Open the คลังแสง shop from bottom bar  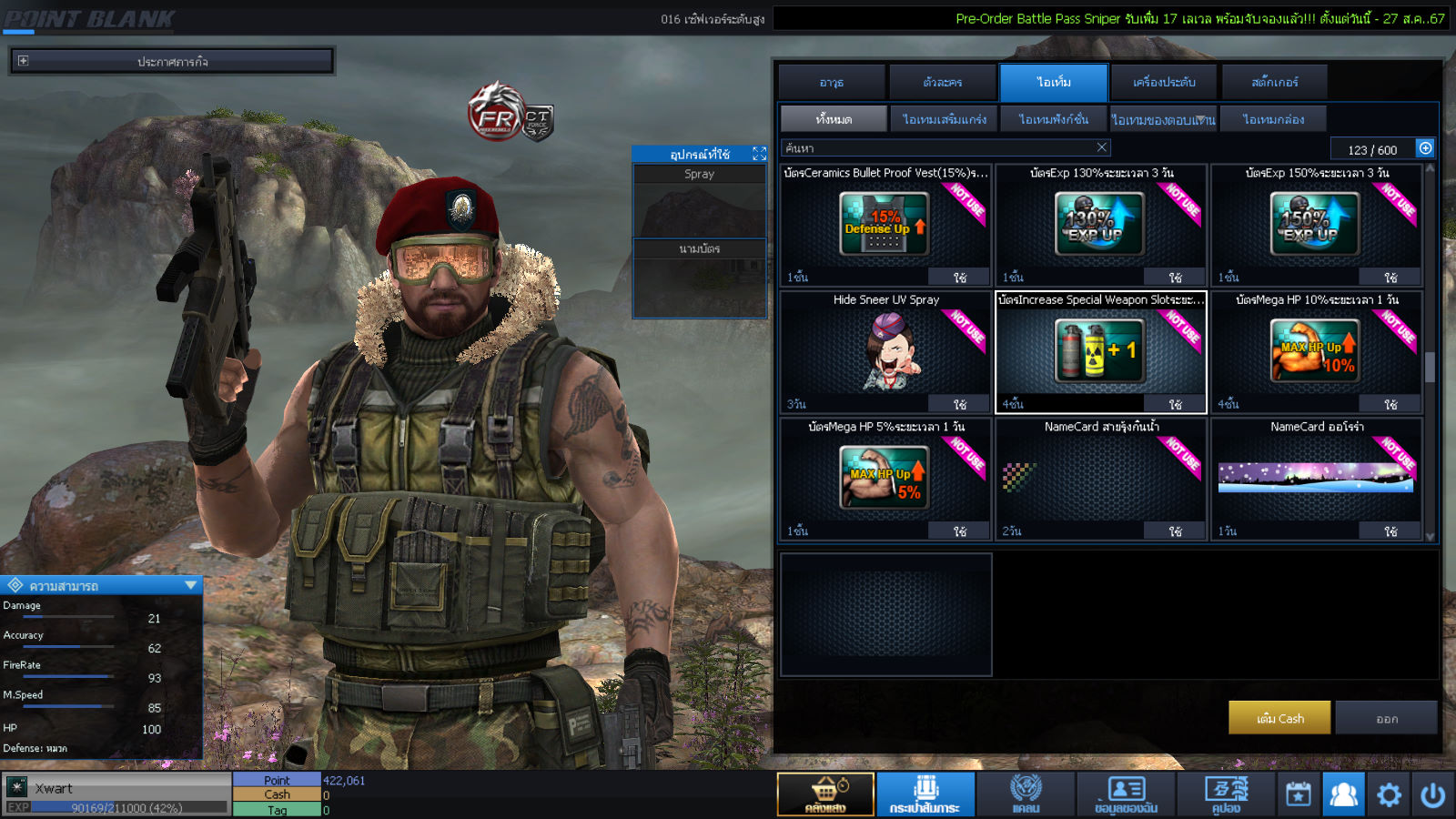825,794
